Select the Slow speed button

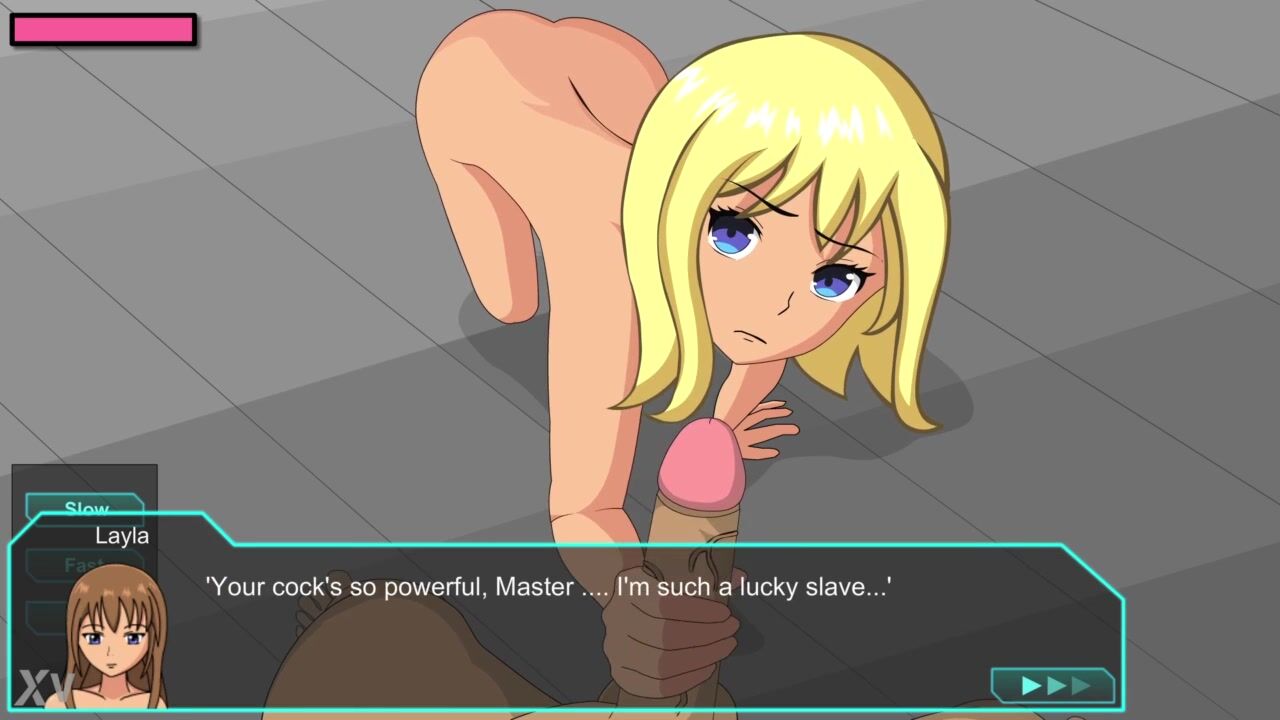(x=85, y=506)
